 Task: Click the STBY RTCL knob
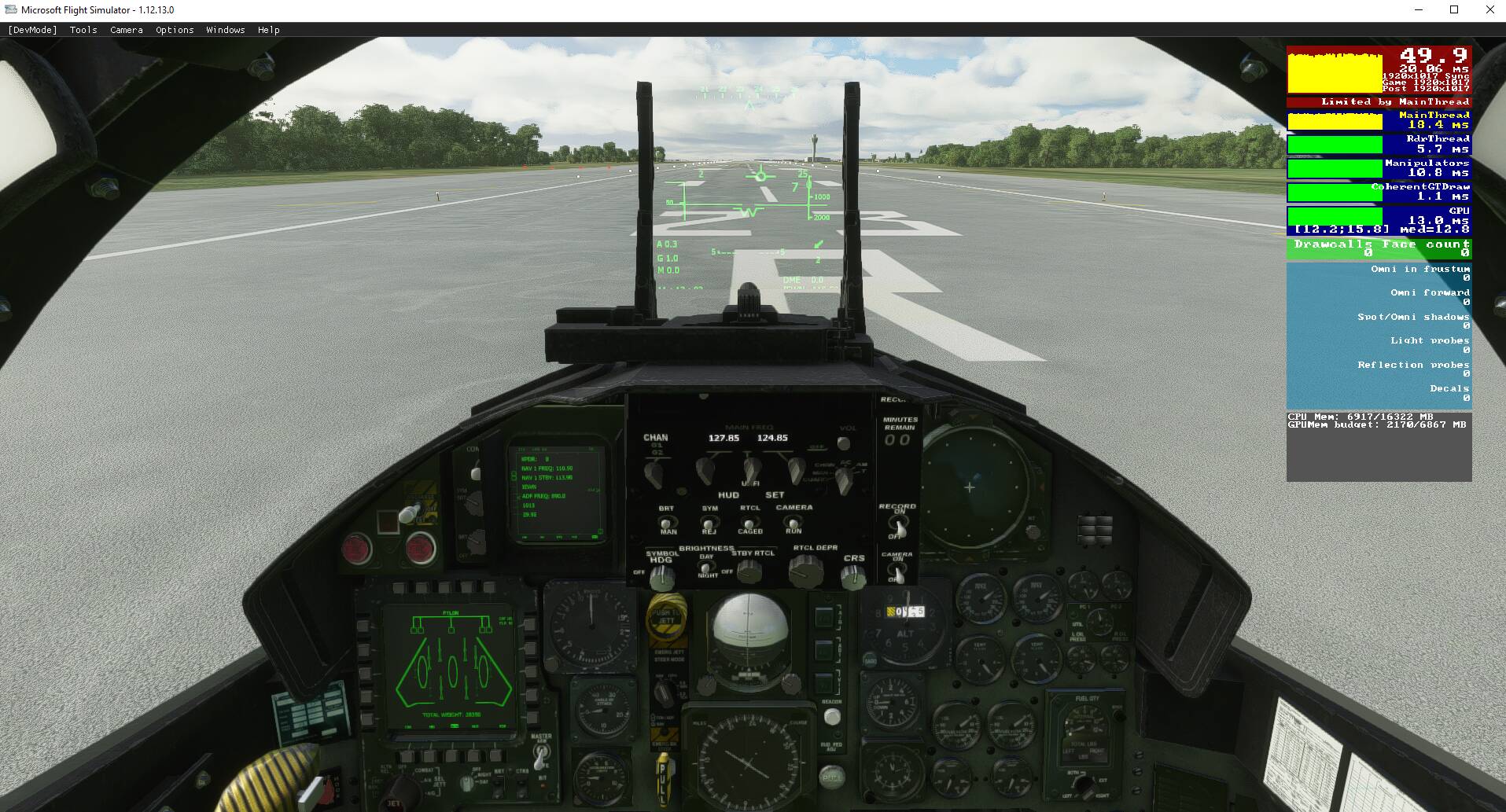pyautogui.click(x=752, y=573)
